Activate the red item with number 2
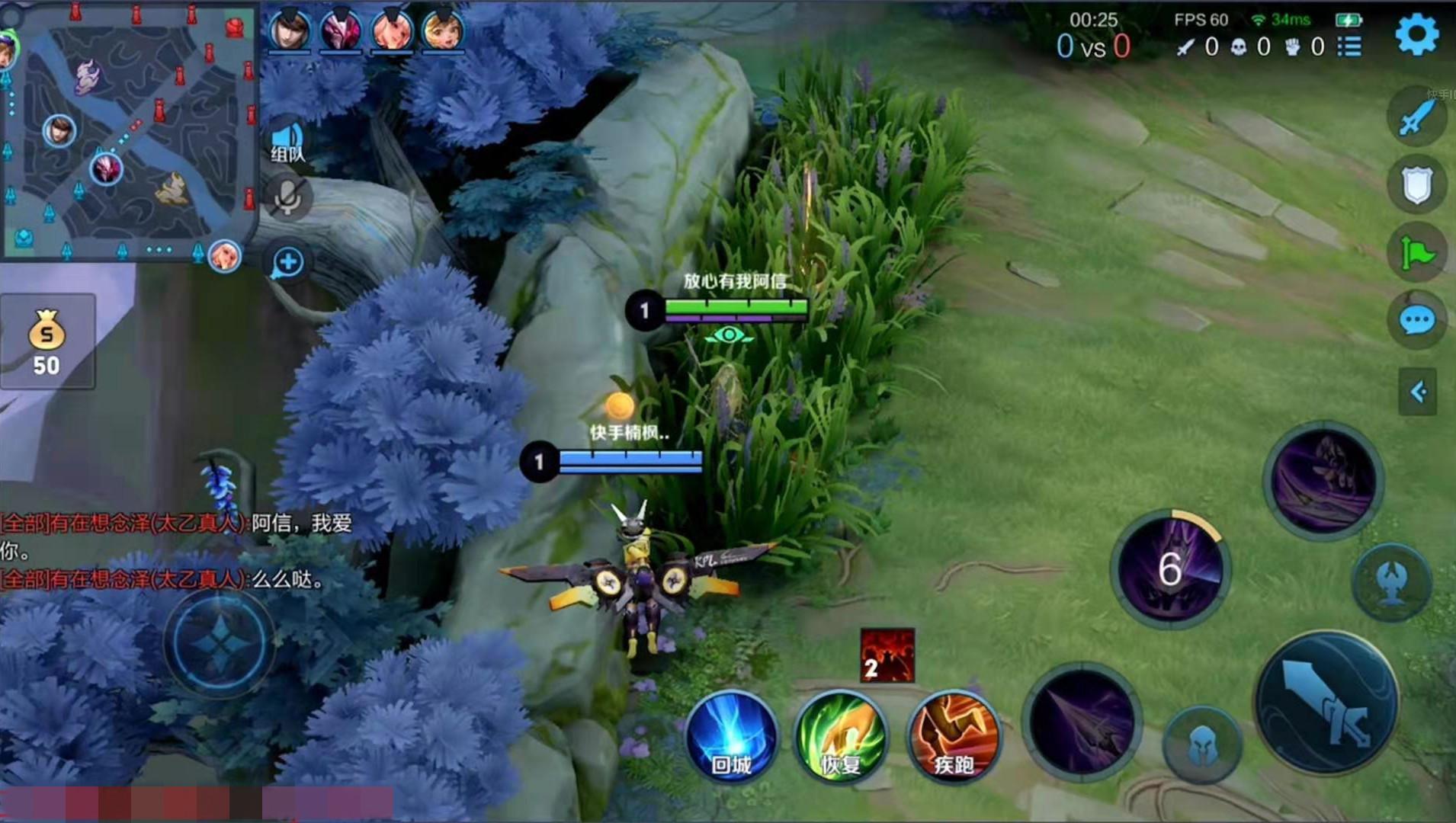Image resolution: width=1456 pixels, height=823 pixels. click(887, 655)
